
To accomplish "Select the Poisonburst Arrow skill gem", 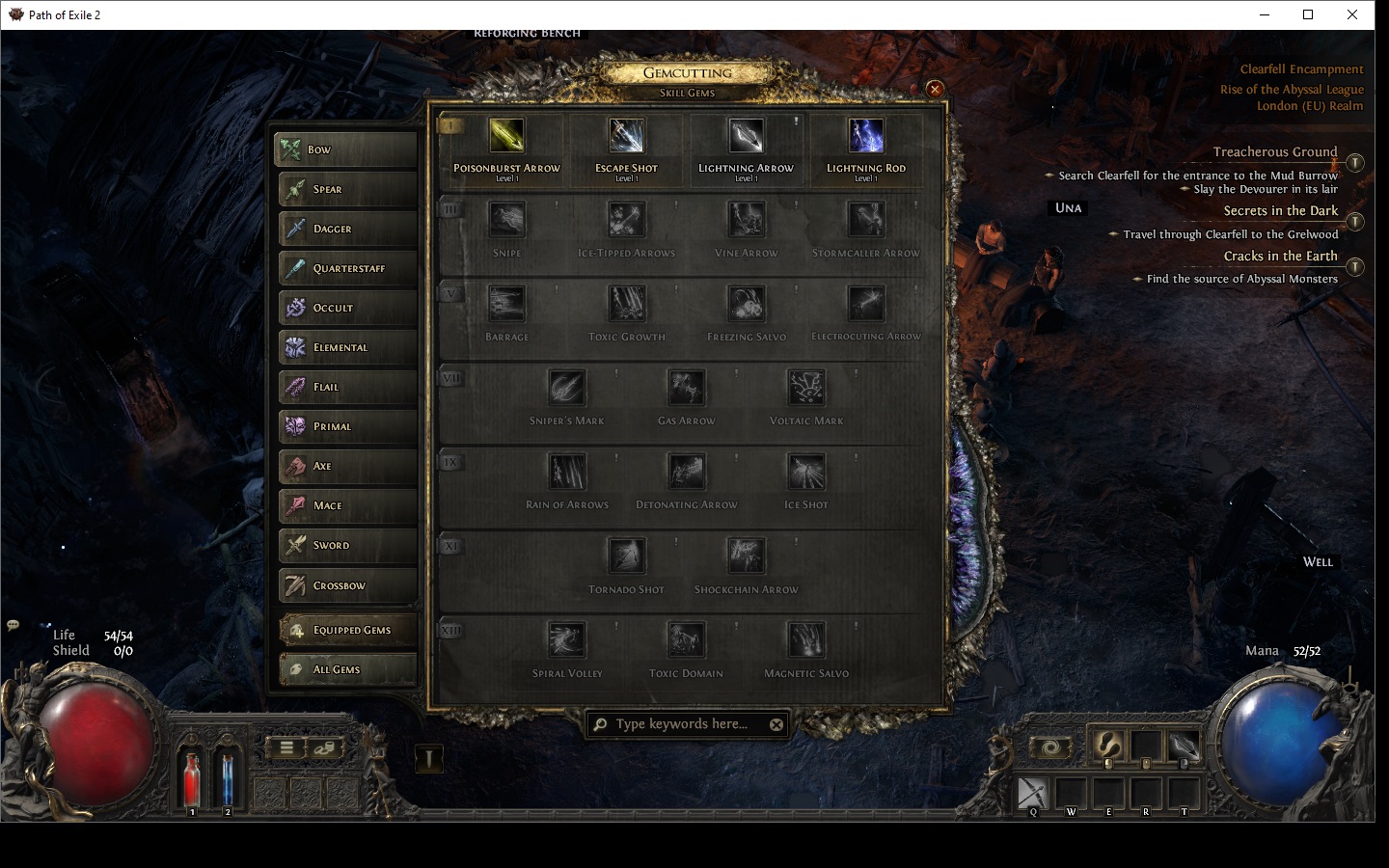I will tap(506, 137).
